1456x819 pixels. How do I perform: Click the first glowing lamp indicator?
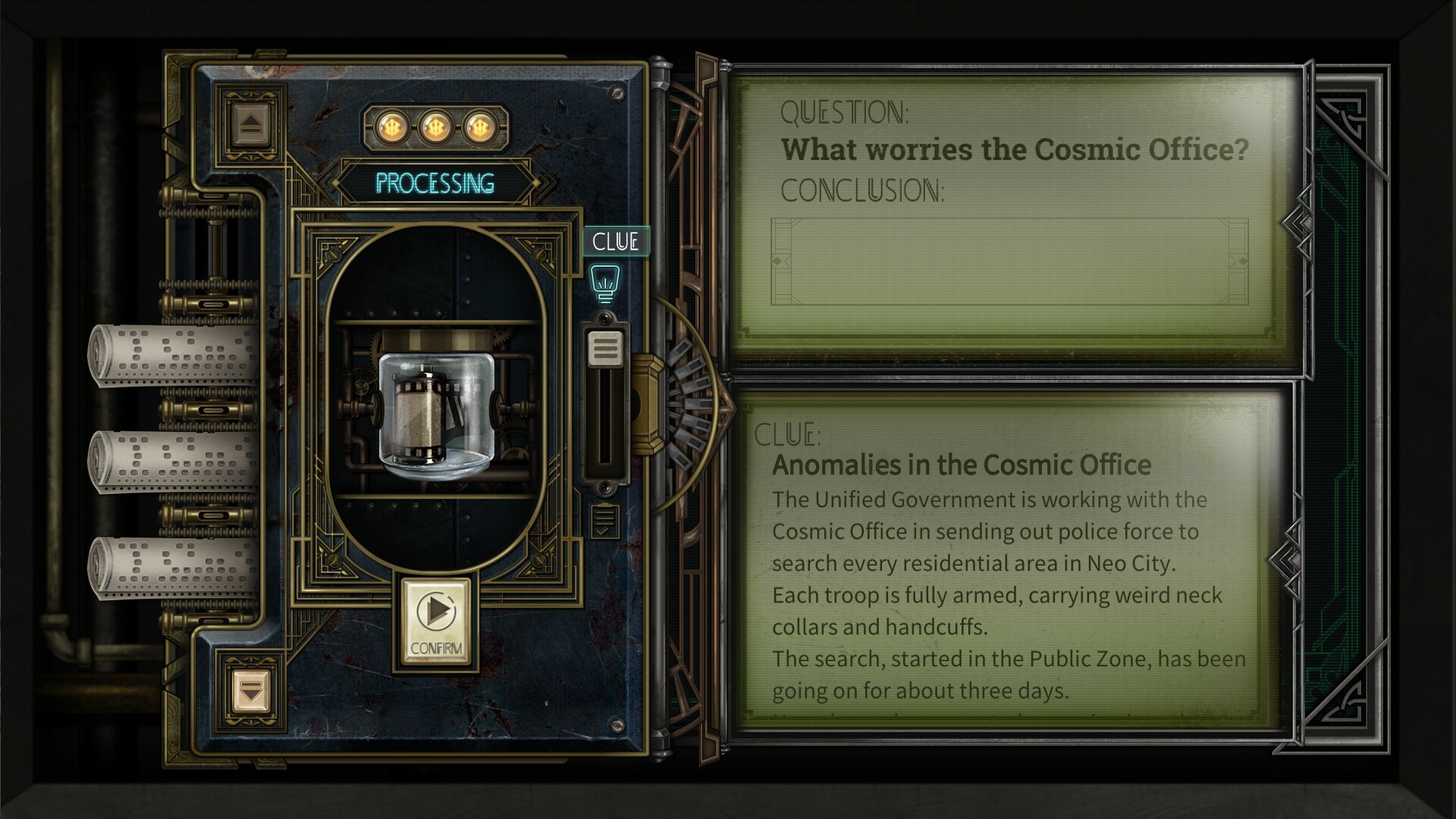[391, 129]
